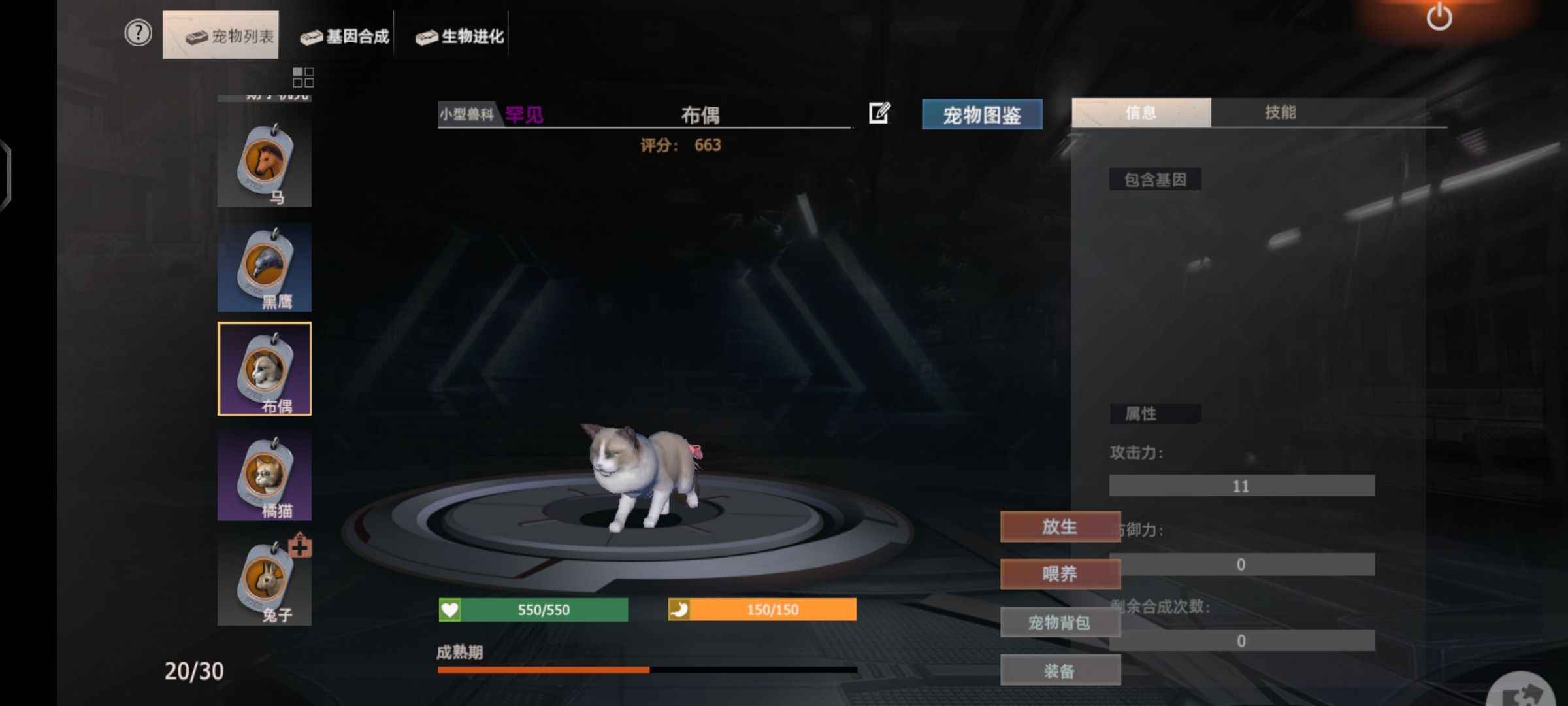Open the 基因合成 tab

(345, 36)
